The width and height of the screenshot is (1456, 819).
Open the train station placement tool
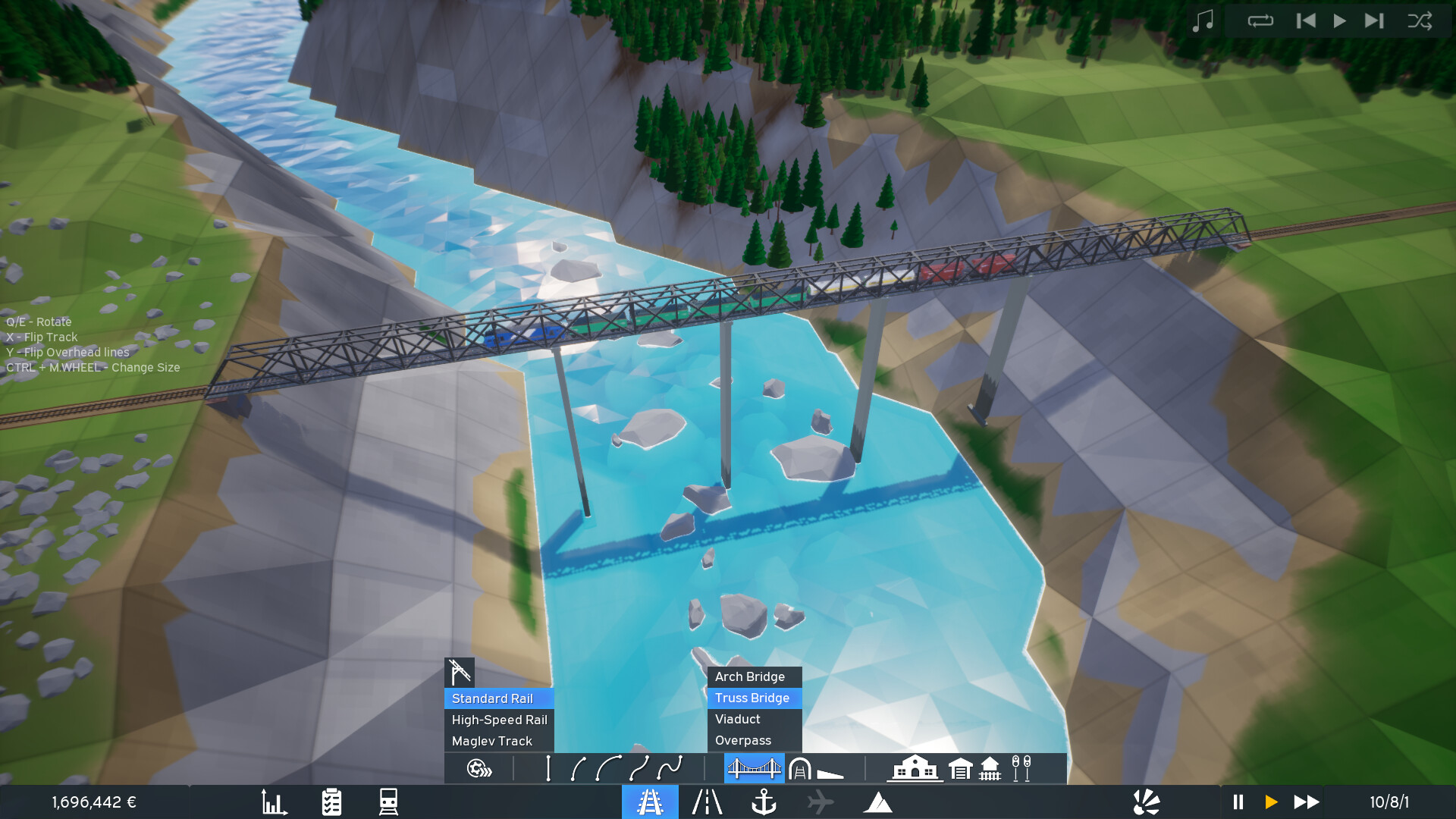[914, 768]
